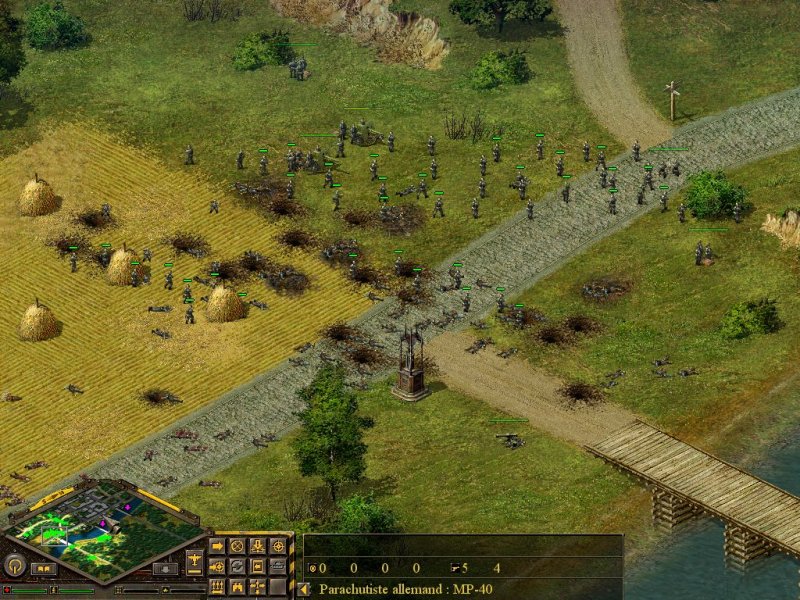Choose the four-arrow disperse command
The image size is (800, 600).
(257, 586)
